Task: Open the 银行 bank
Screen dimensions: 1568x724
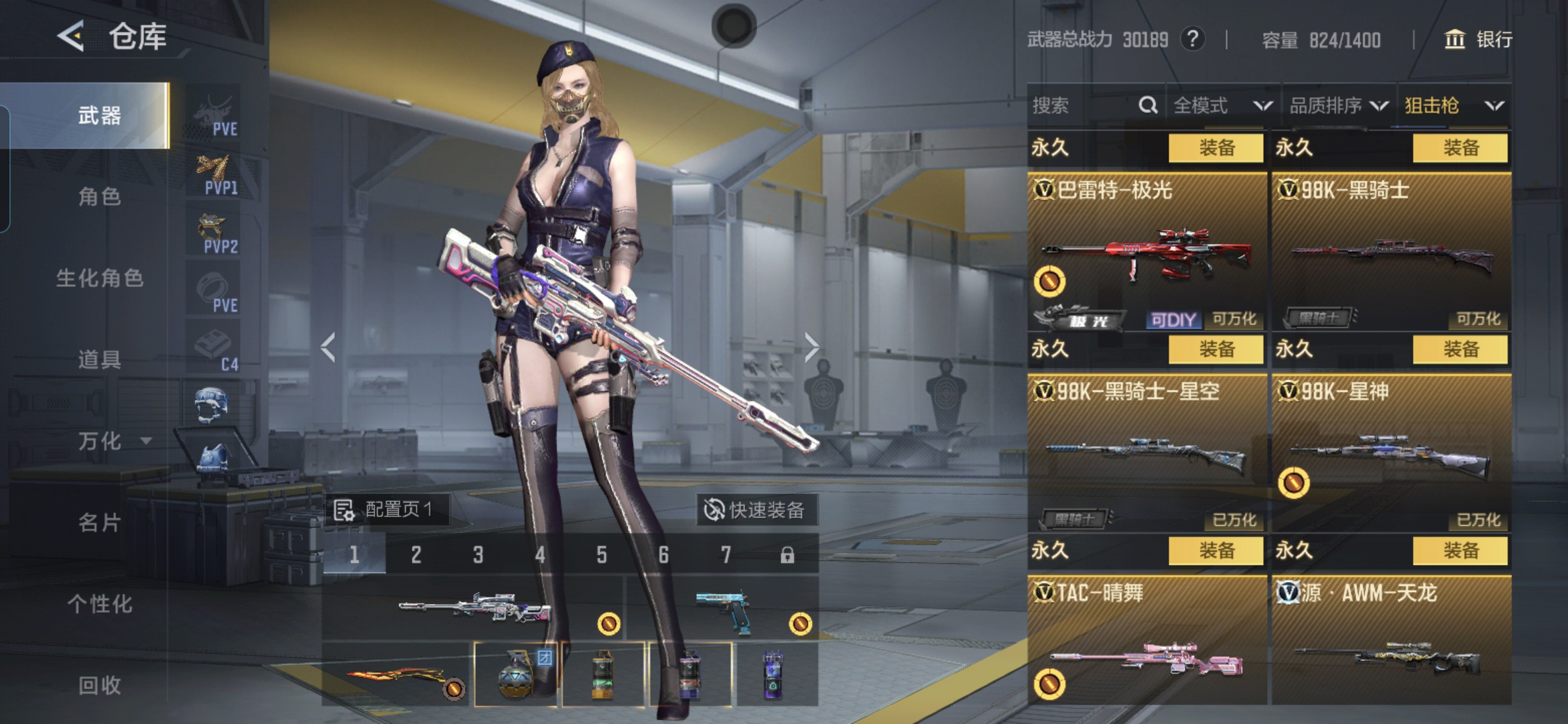Action: pyautogui.click(x=1478, y=40)
